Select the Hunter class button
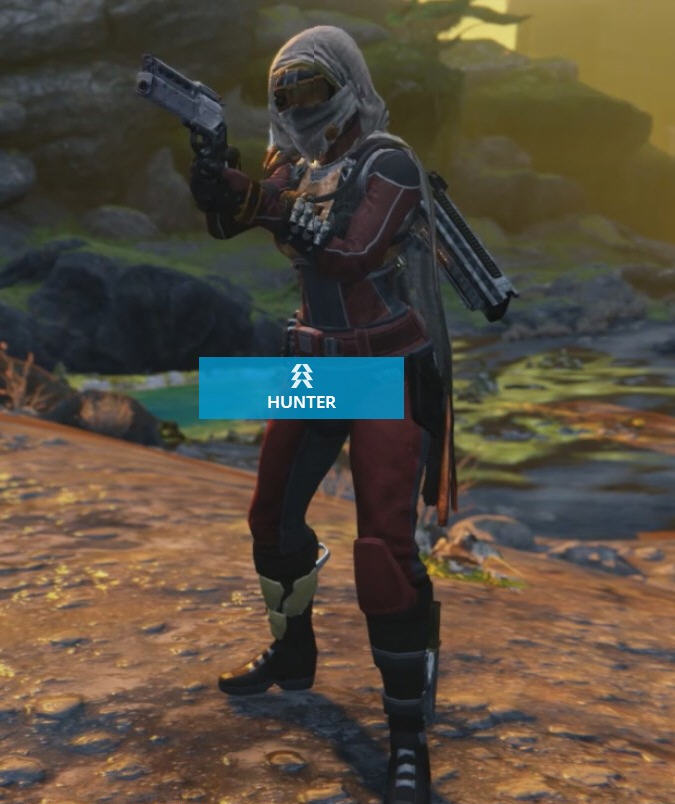This screenshot has width=675, height=804. [301, 388]
